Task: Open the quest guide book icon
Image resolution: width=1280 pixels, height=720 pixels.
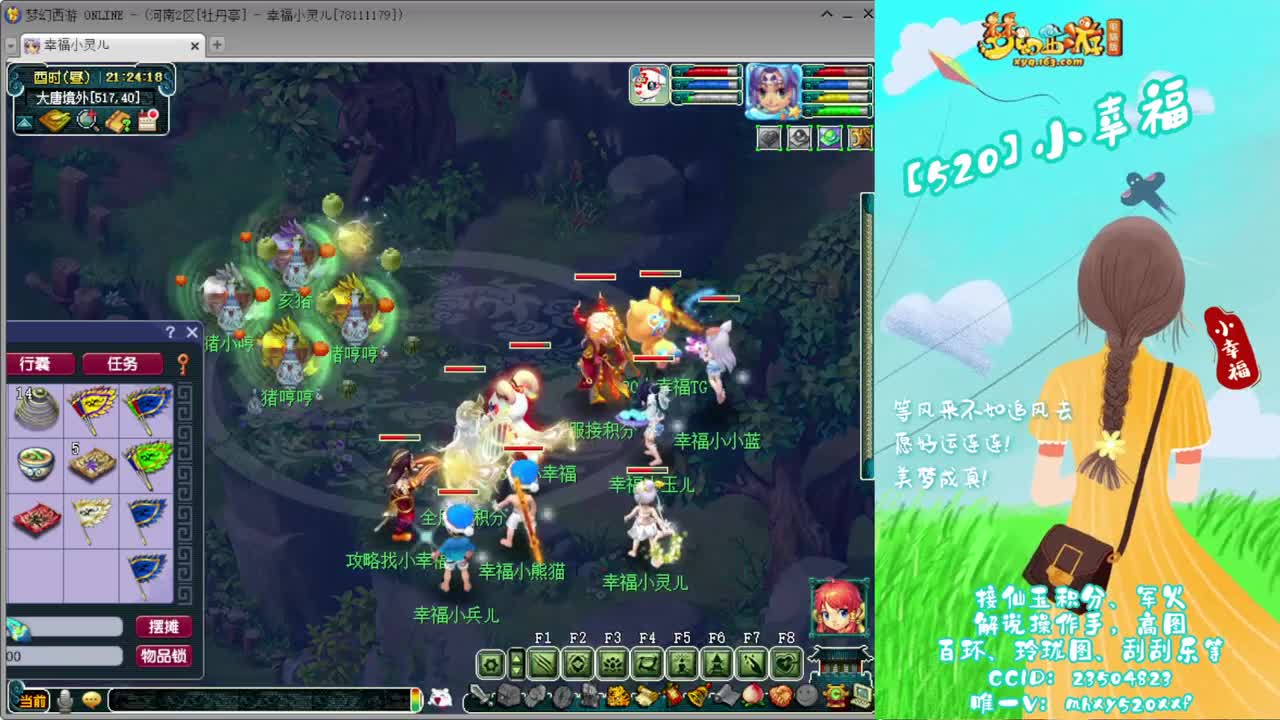Action: coord(120,120)
